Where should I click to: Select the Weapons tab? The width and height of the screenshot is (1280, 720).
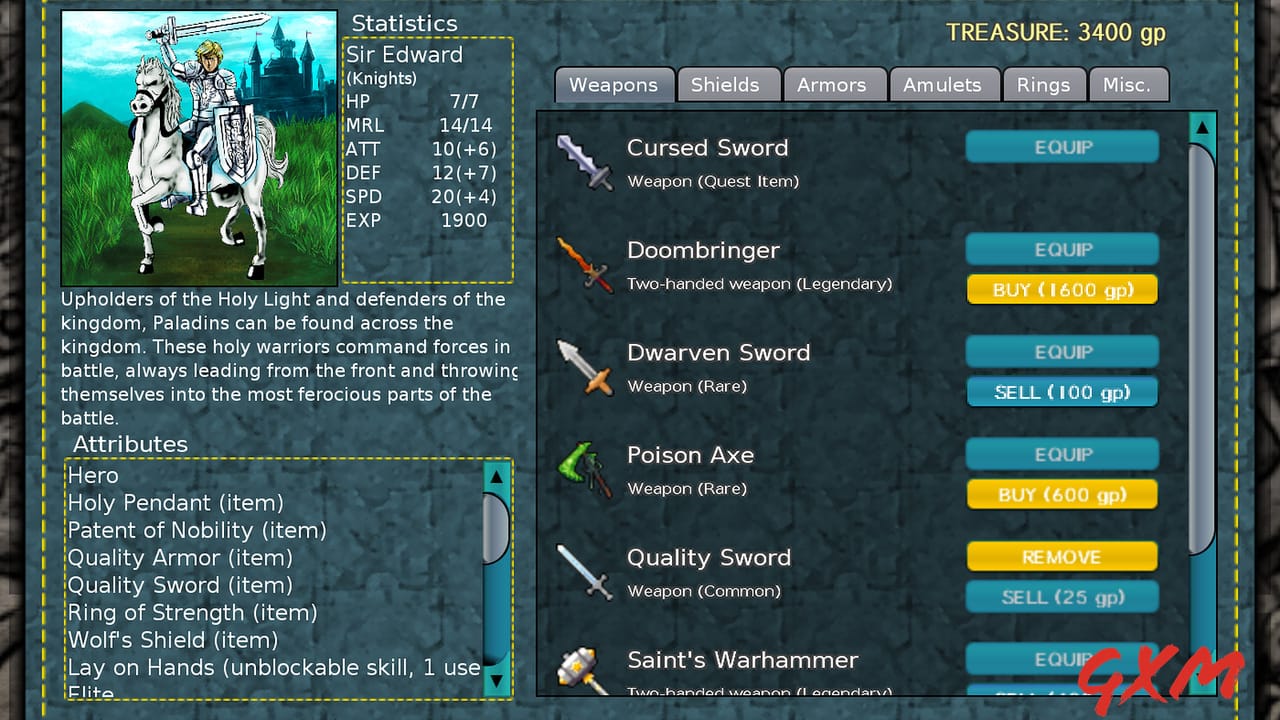(x=613, y=85)
